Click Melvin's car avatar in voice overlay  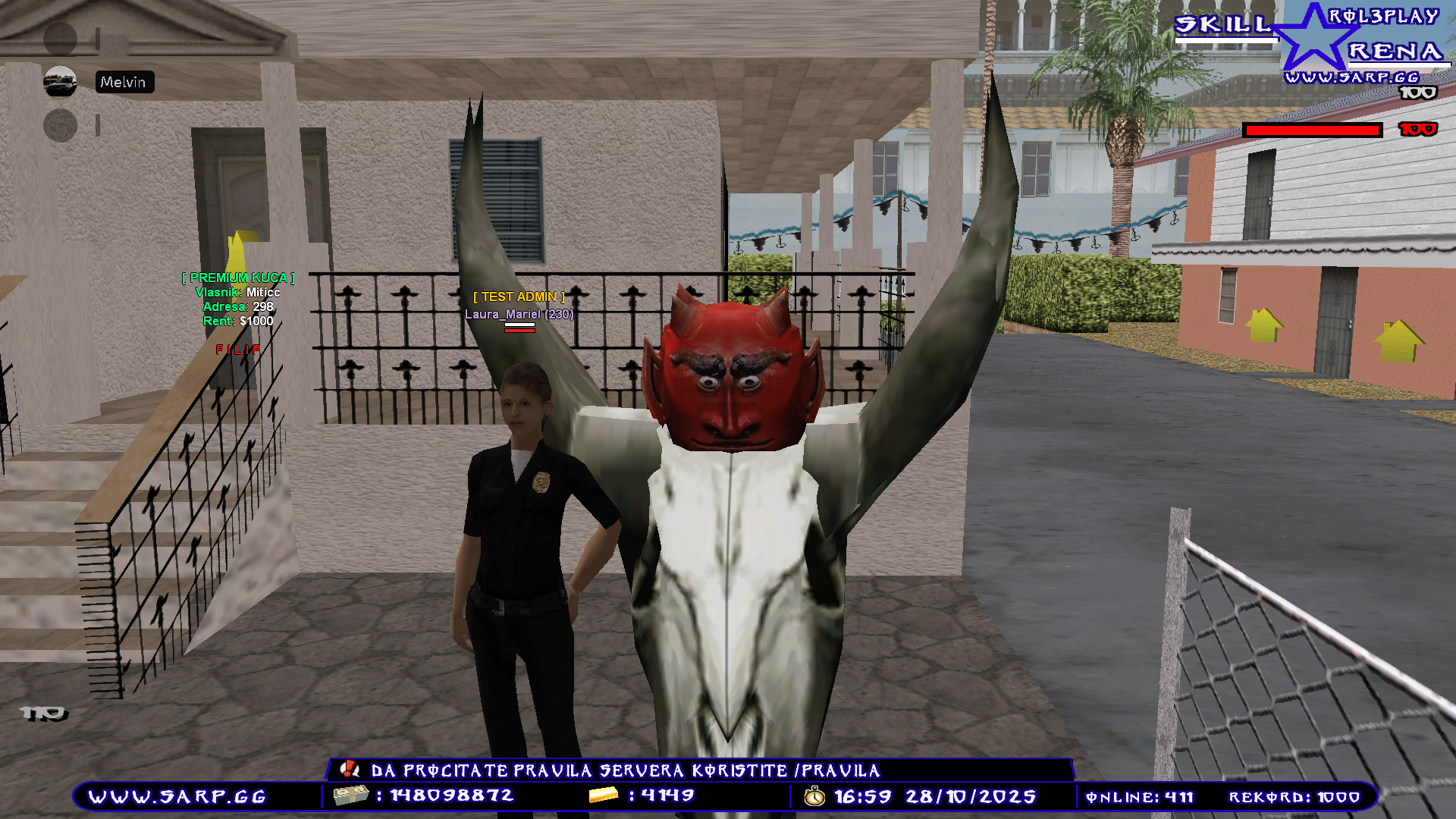pyautogui.click(x=60, y=82)
